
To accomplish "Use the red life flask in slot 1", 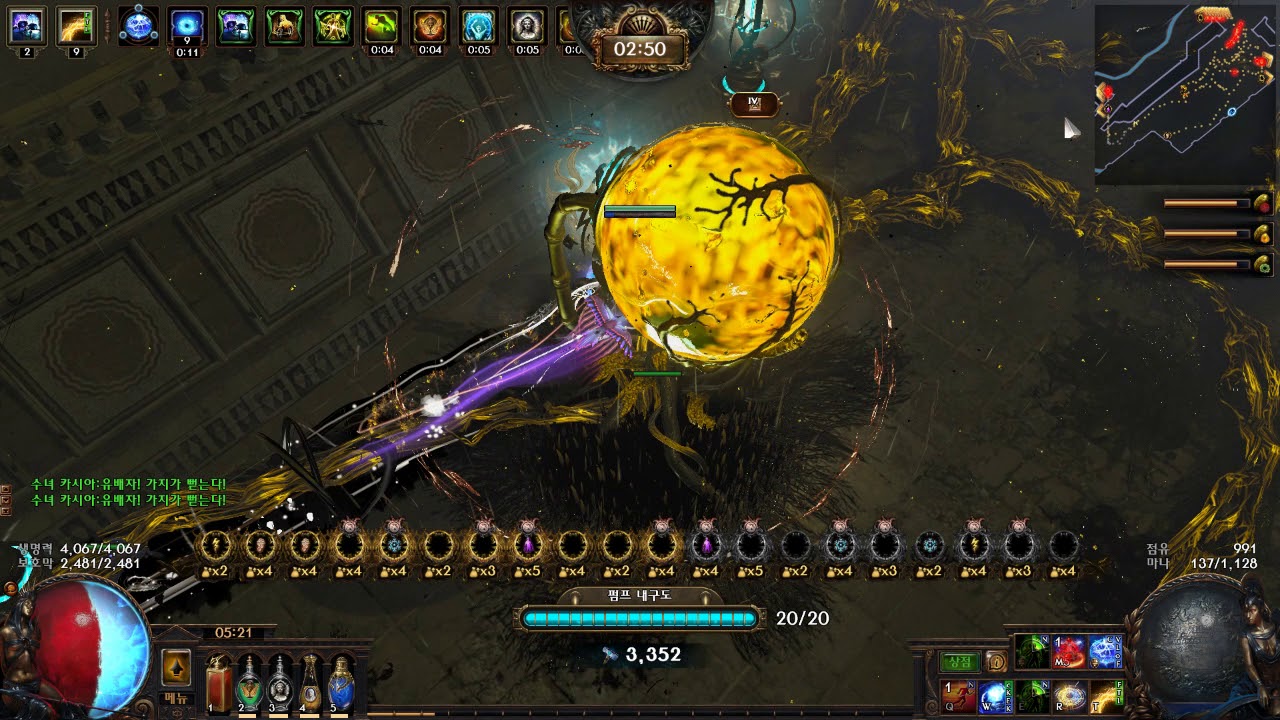I will pyautogui.click(x=219, y=684).
